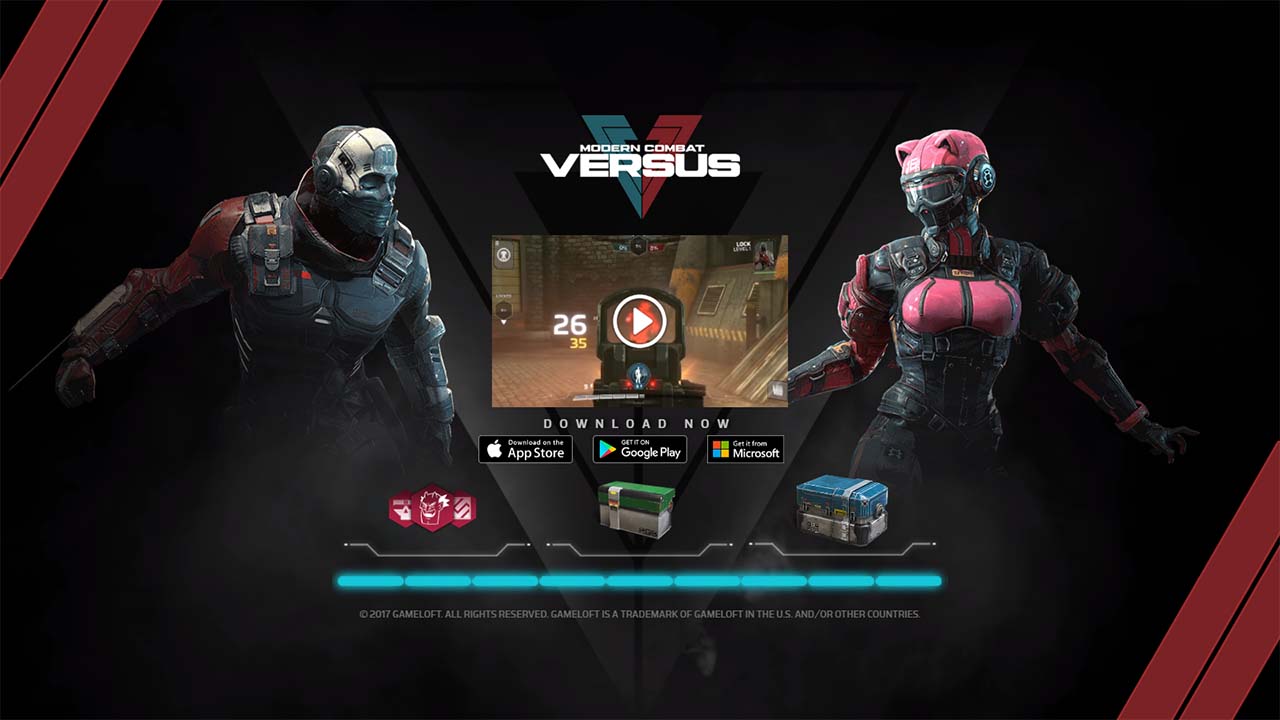Click the Get it from Microsoft badge
The height and width of the screenshot is (720, 1280).
[x=744, y=448]
